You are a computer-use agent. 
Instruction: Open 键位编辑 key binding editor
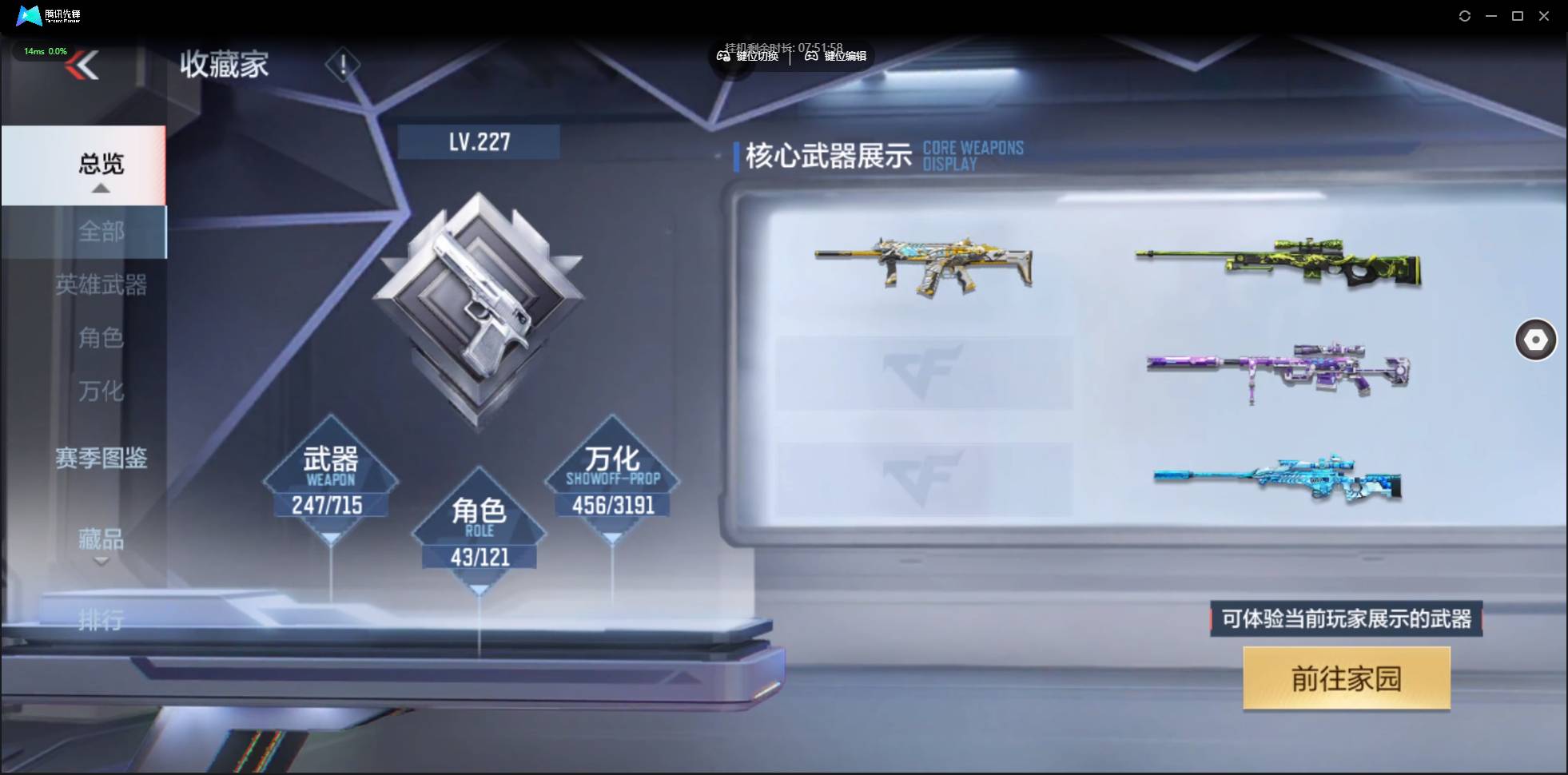pyautogui.click(x=836, y=57)
